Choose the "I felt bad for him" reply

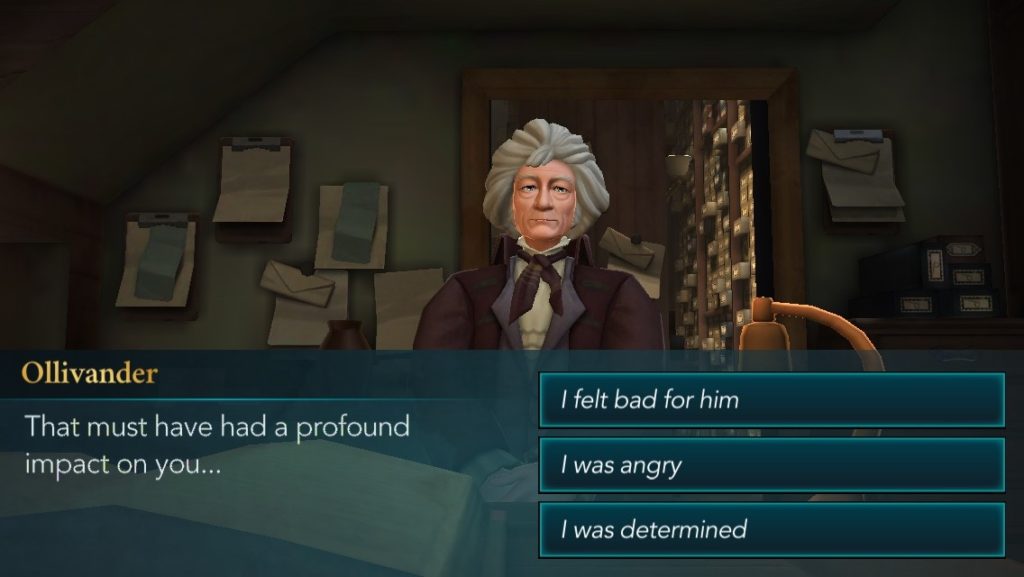tap(771, 400)
